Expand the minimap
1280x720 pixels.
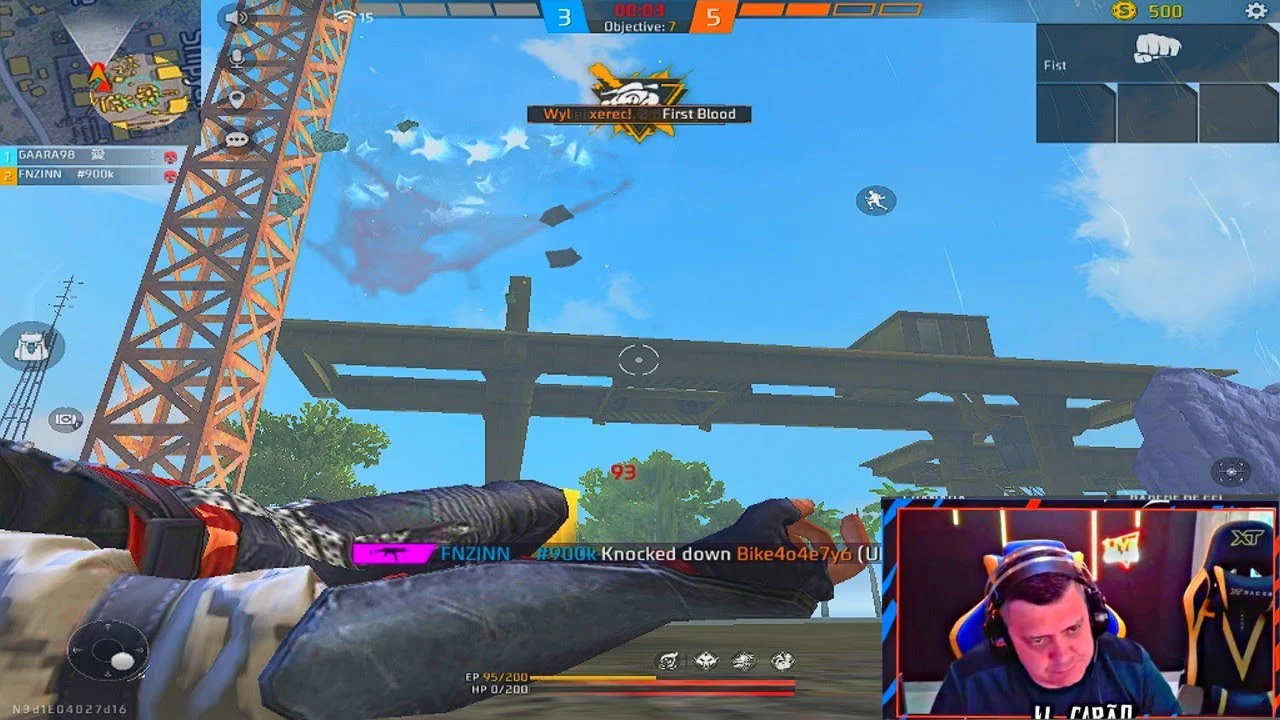point(98,72)
